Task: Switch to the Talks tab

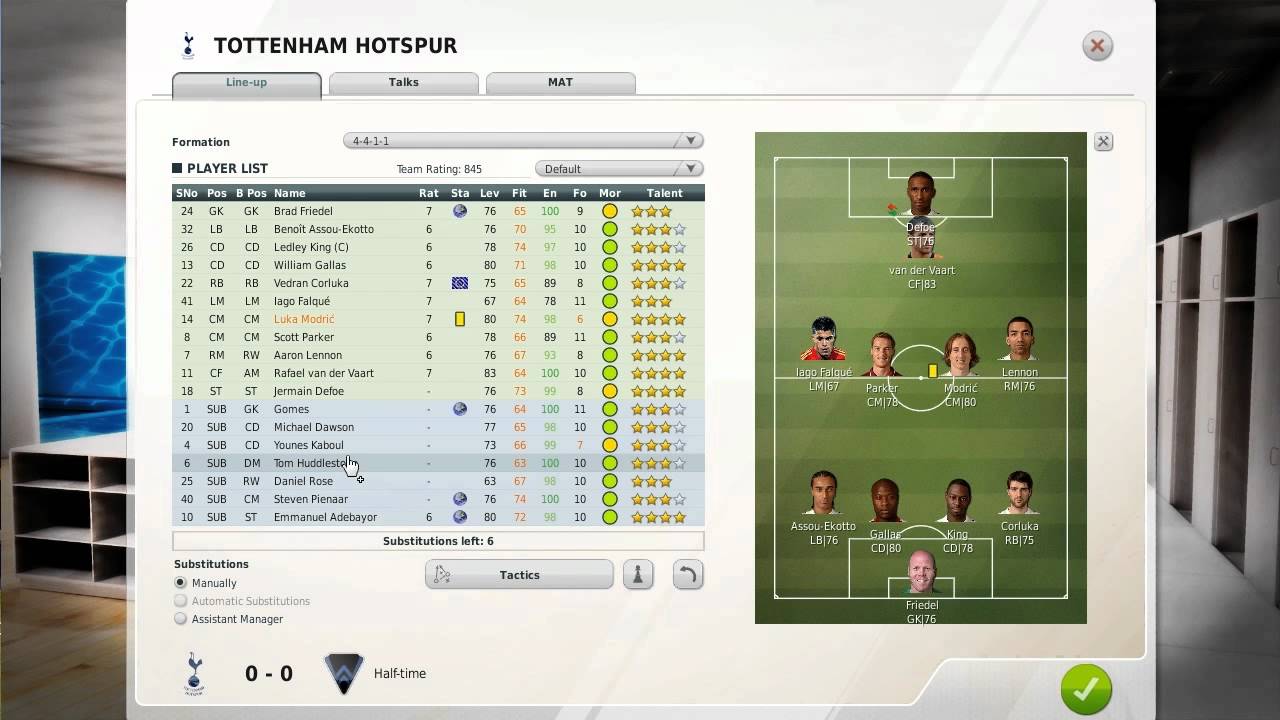Action: click(404, 83)
